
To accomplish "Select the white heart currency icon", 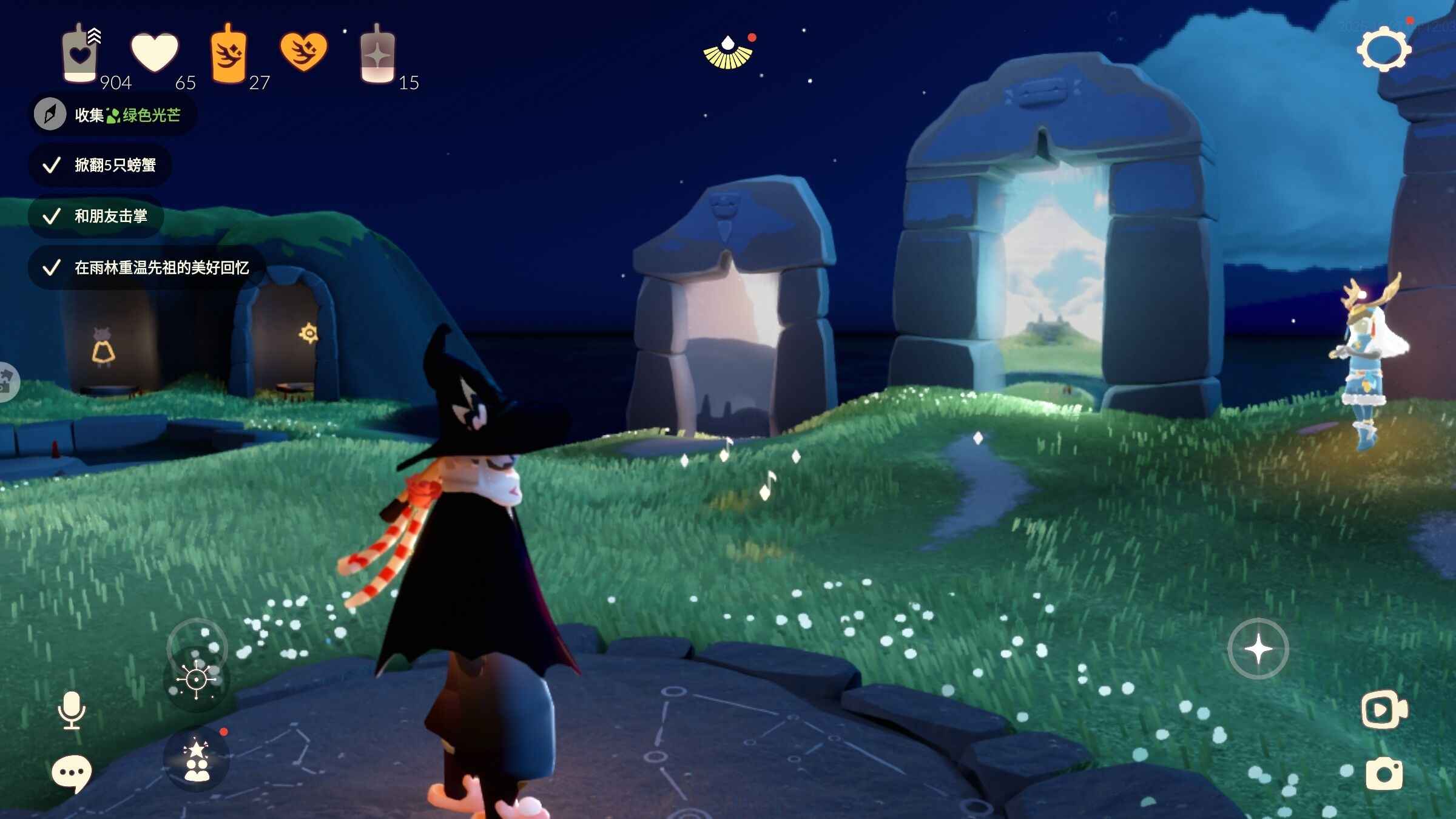I will pyautogui.click(x=155, y=53).
